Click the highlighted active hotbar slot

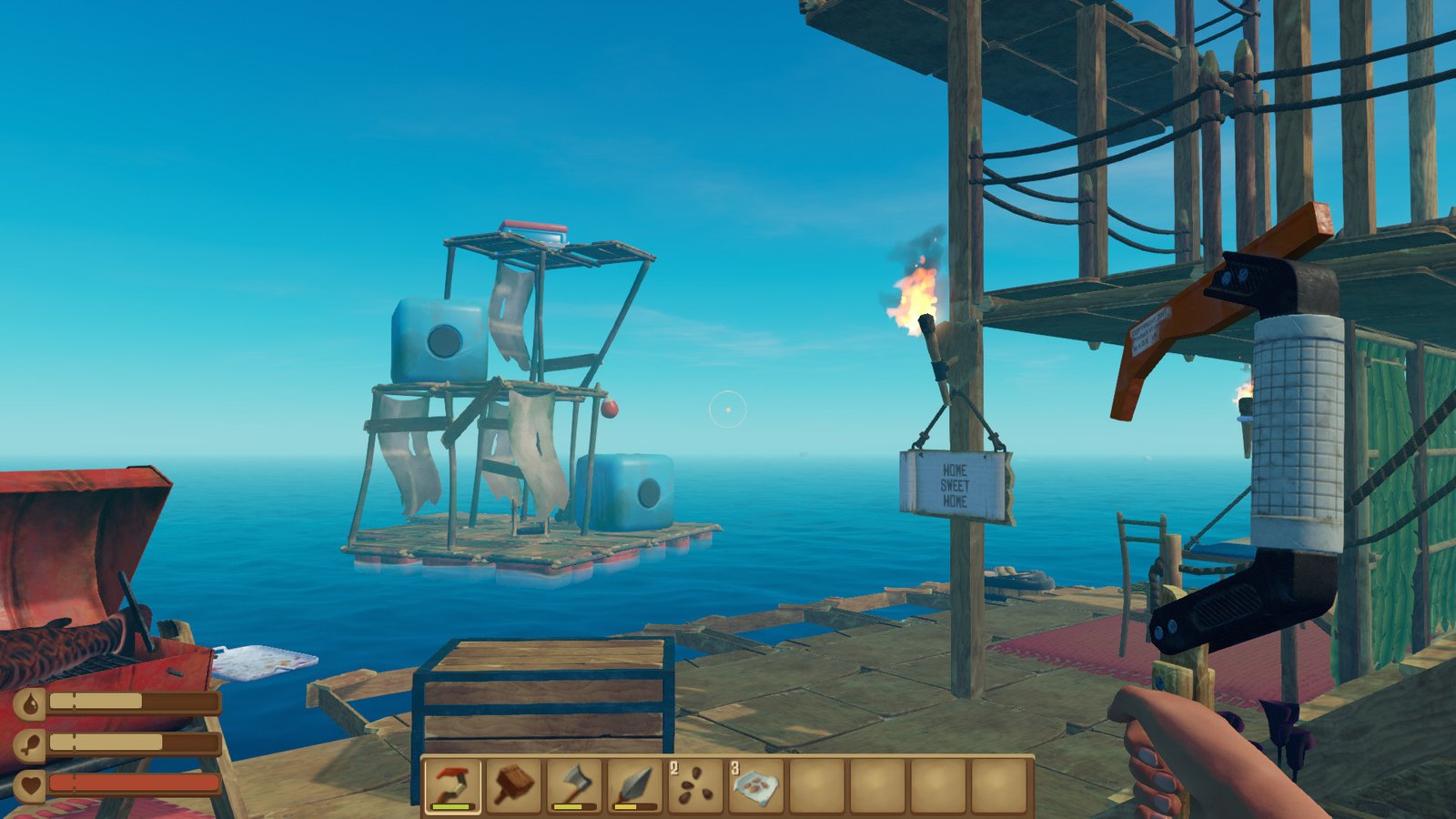click(x=452, y=784)
